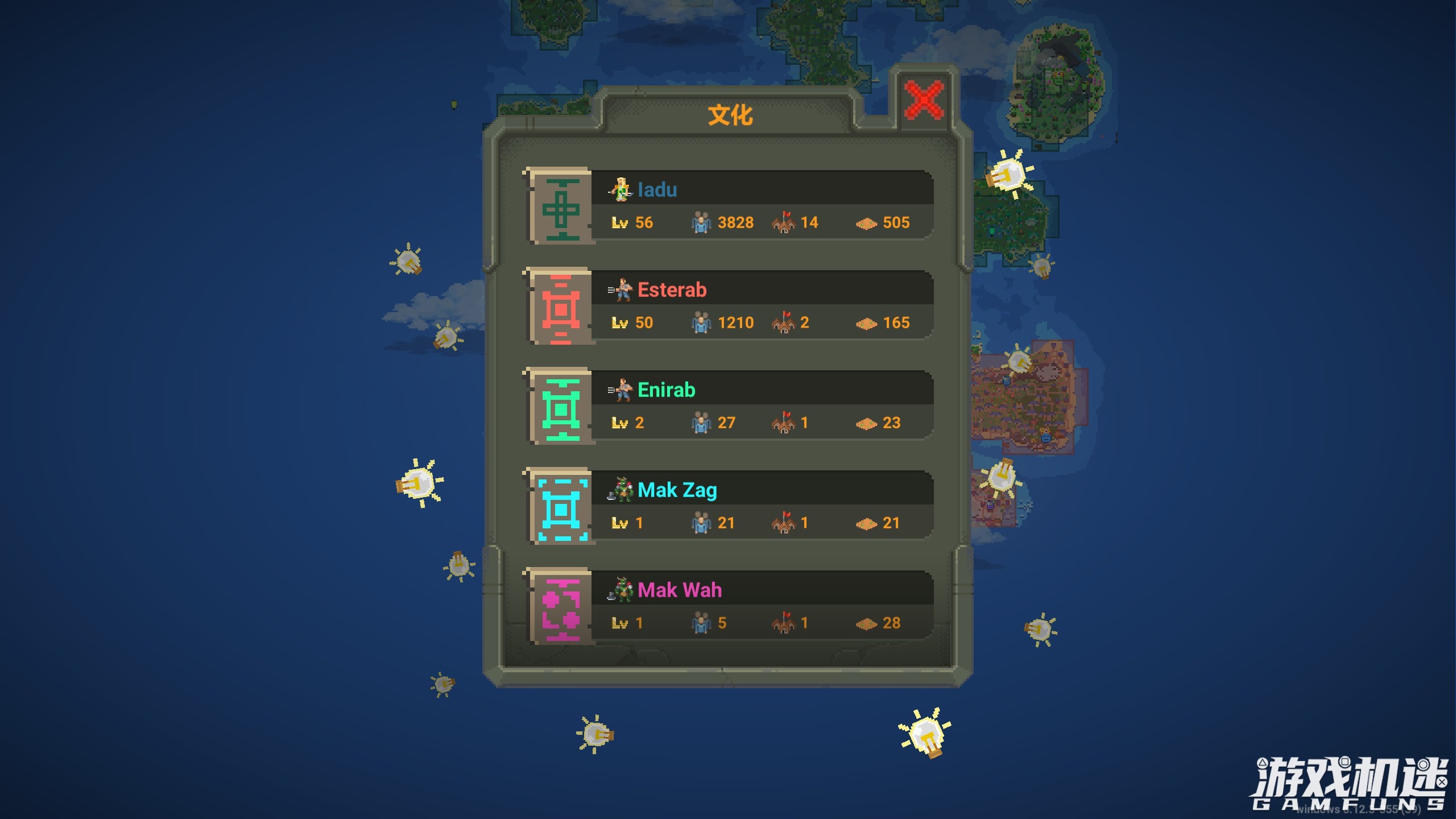Close the culture window with red X
Viewport: 1456px width, 819px height.
coord(924,100)
